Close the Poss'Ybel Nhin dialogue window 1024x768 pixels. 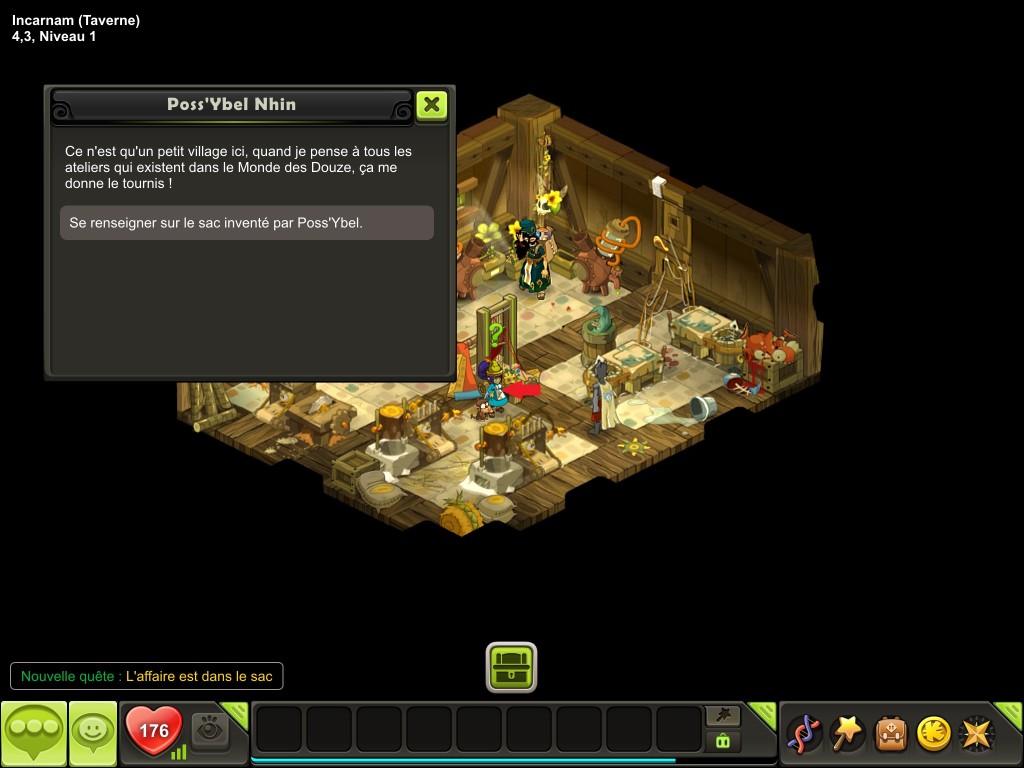pos(431,105)
